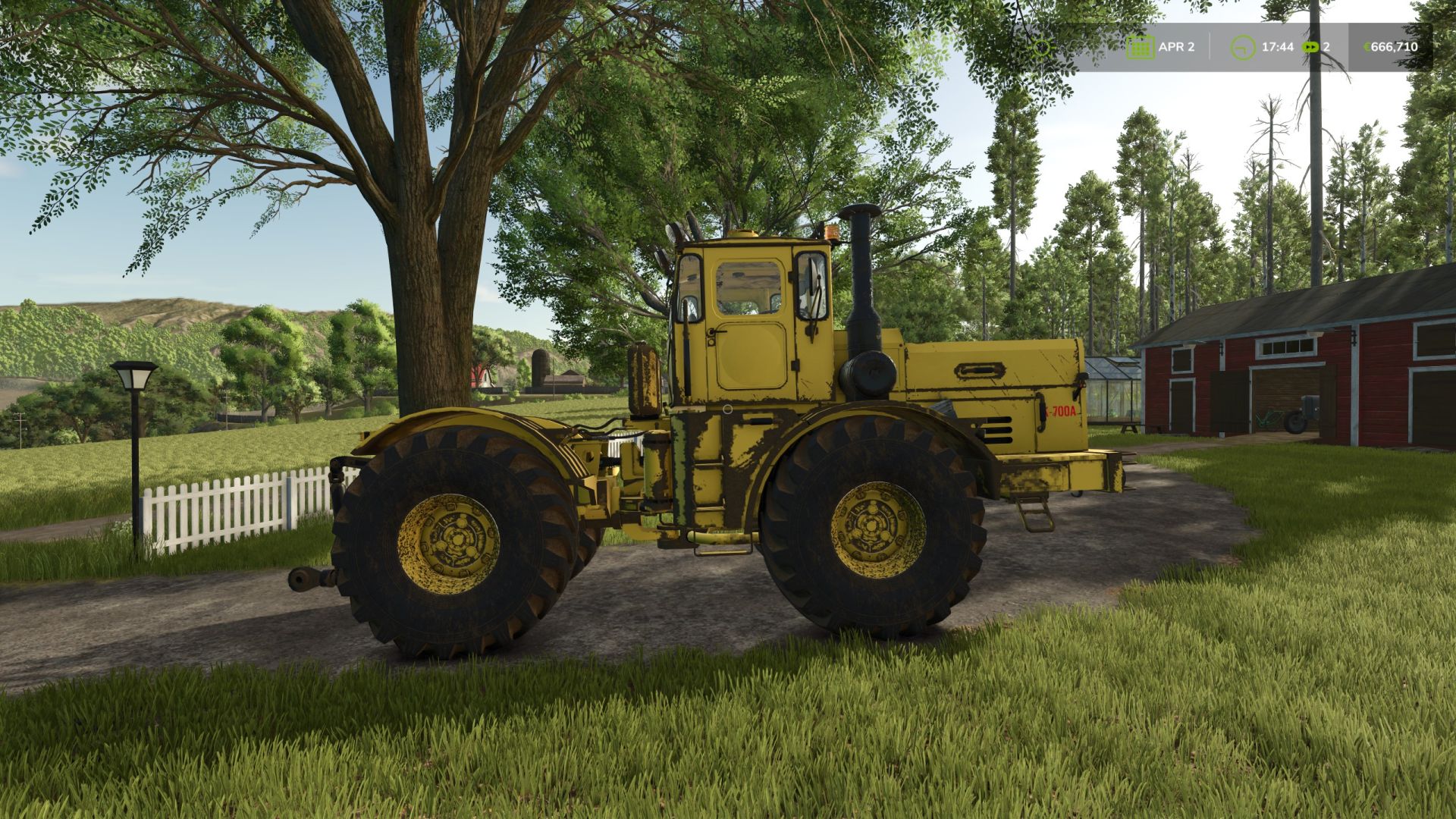
Task: Click the weather sun icon in the HUD
Action: pyautogui.click(x=1043, y=47)
